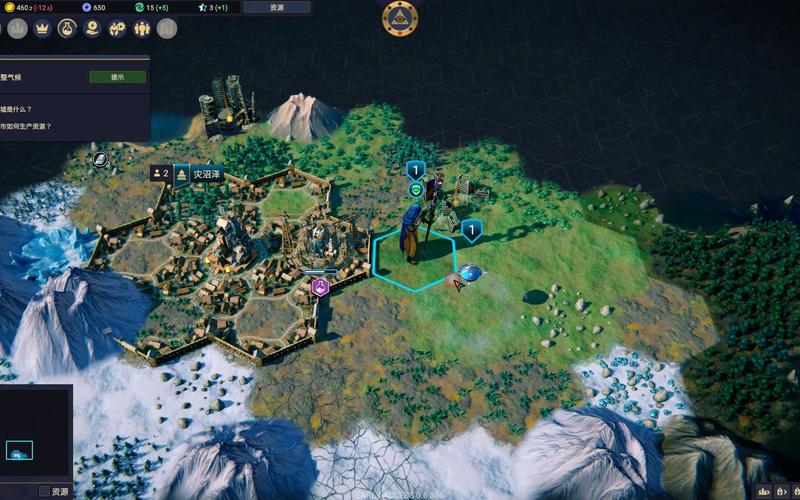Open the three-people population icon
The width and height of the screenshot is (800, 500).
[142, 28]
